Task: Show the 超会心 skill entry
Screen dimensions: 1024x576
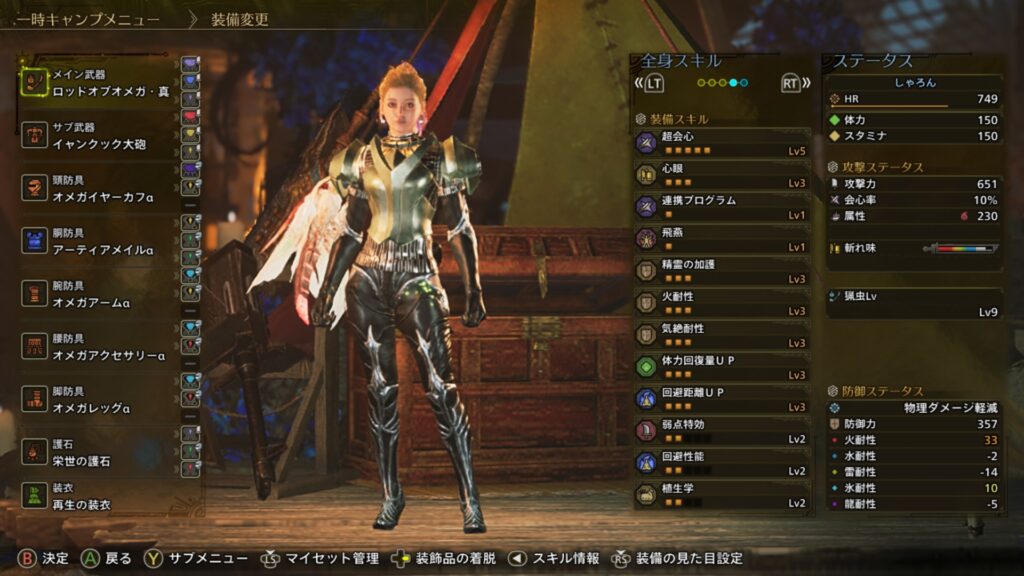Action: click(x=722, y=143)
